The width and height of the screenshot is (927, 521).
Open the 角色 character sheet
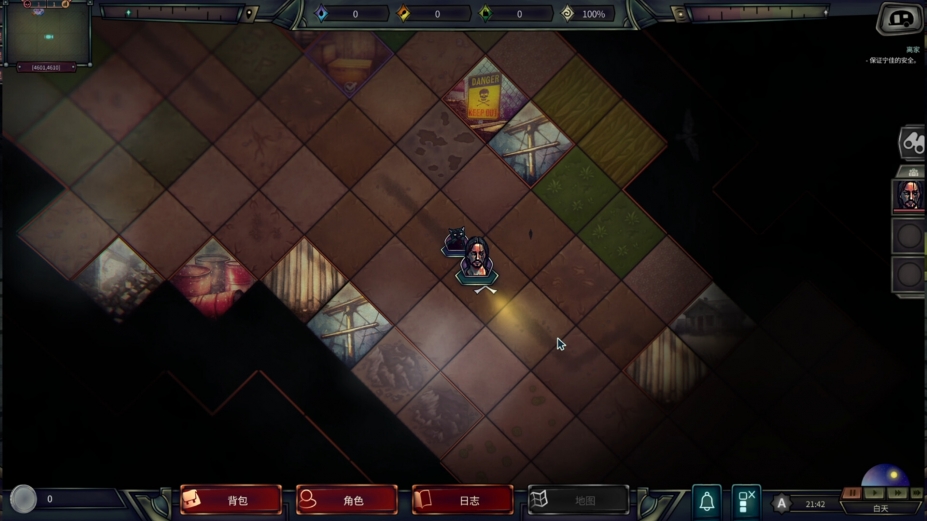[347, 500]
